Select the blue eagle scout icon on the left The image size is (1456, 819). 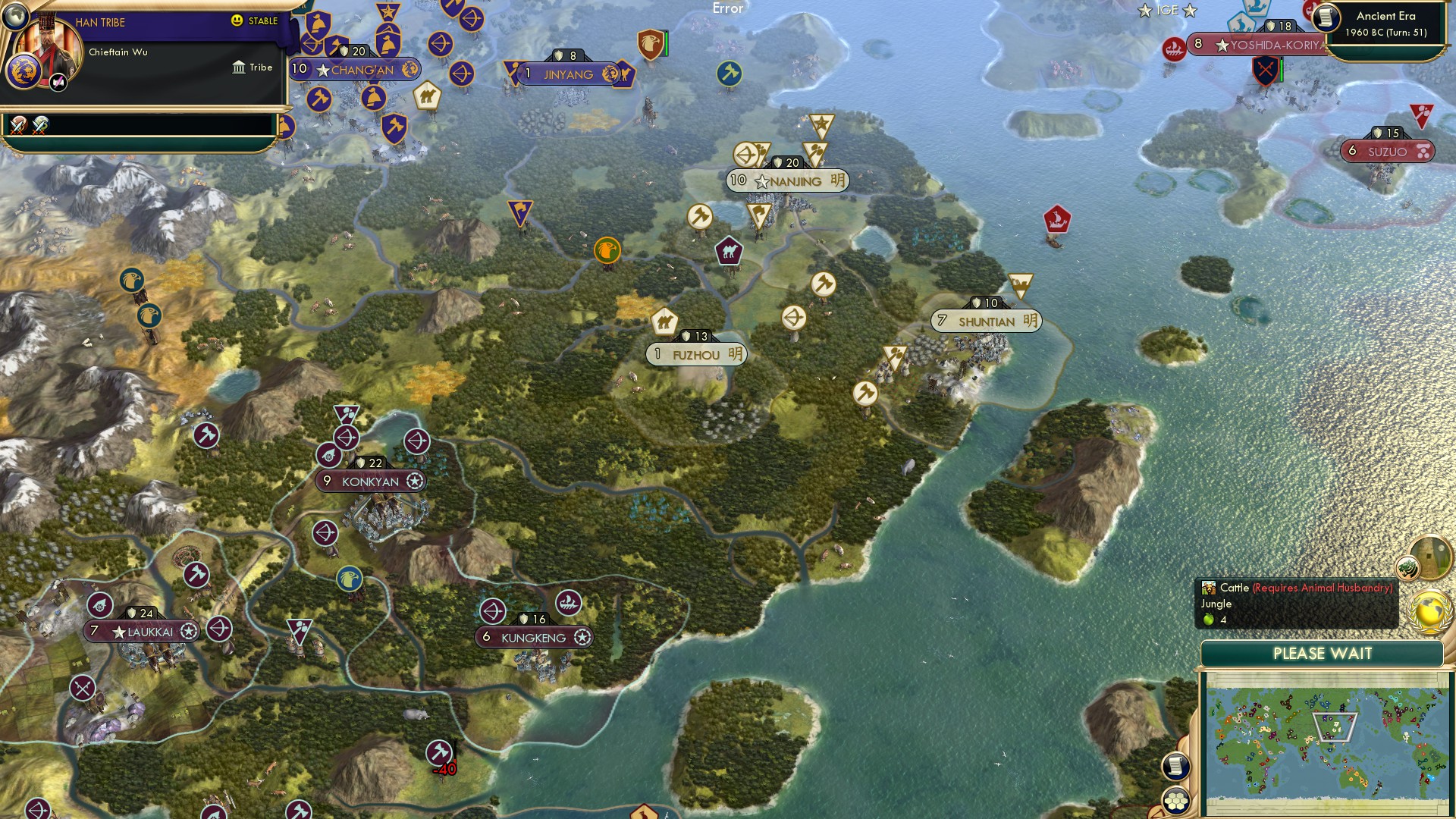coord(133,281)
